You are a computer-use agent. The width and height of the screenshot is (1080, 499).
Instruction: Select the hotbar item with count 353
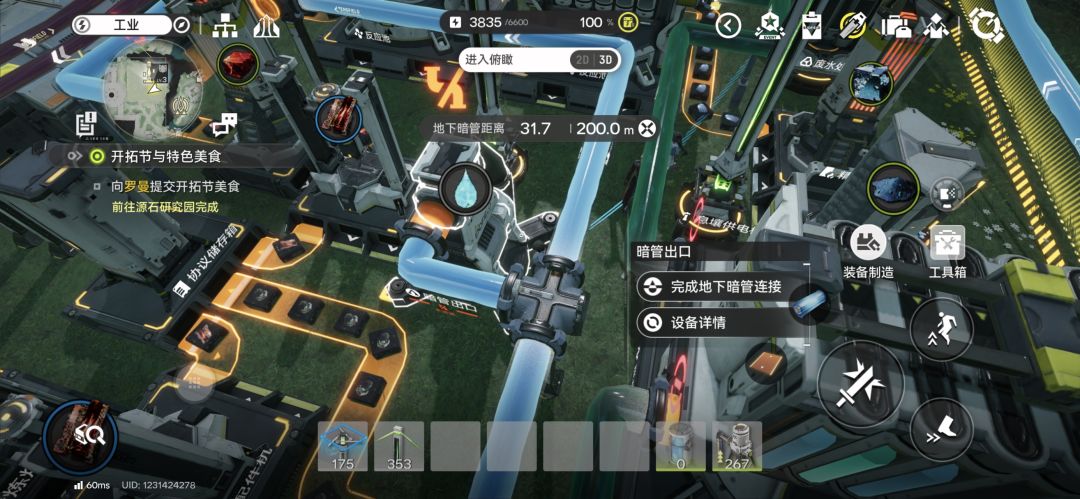(x=399, y=445)
